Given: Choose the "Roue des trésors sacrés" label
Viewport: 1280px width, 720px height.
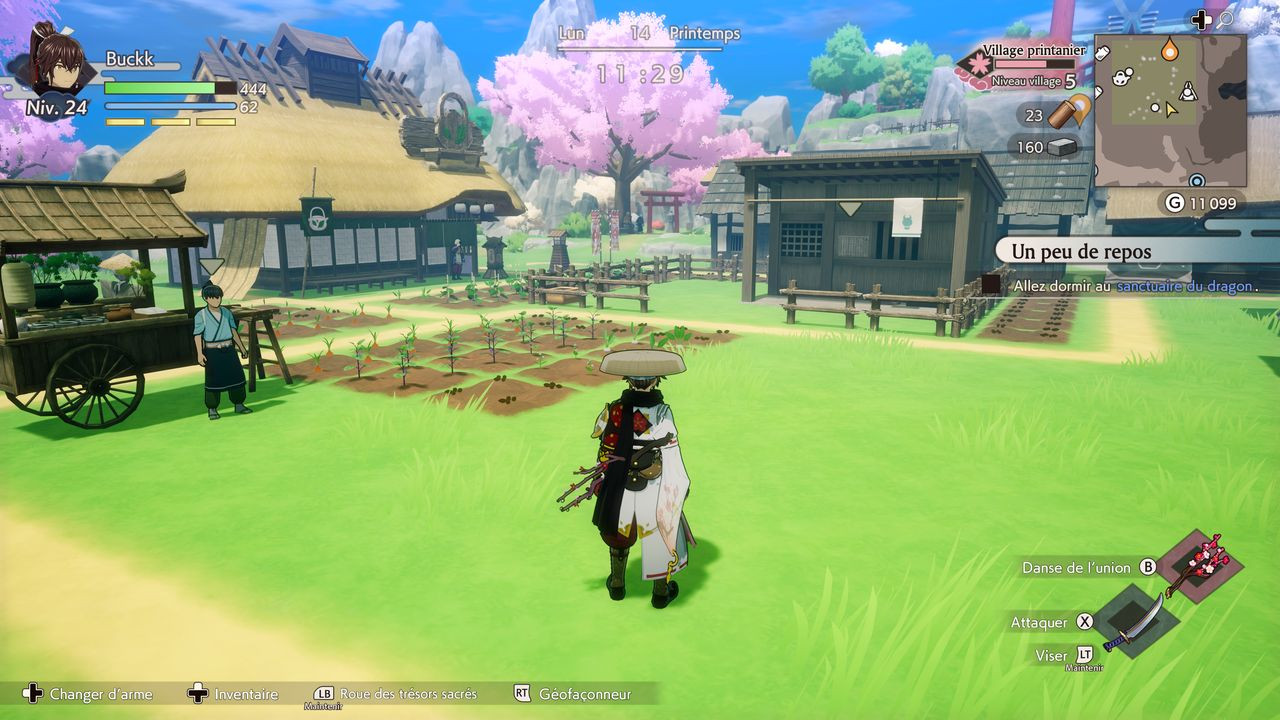Looking at the screenshot, I should pyautogui.click(x=408, y=694).
